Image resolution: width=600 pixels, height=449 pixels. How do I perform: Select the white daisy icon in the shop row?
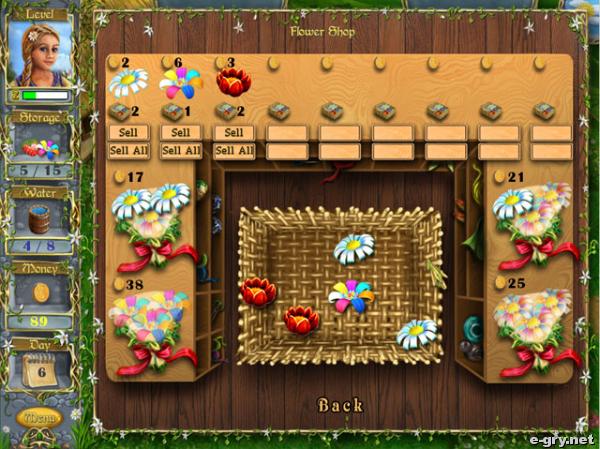point(128,83)
